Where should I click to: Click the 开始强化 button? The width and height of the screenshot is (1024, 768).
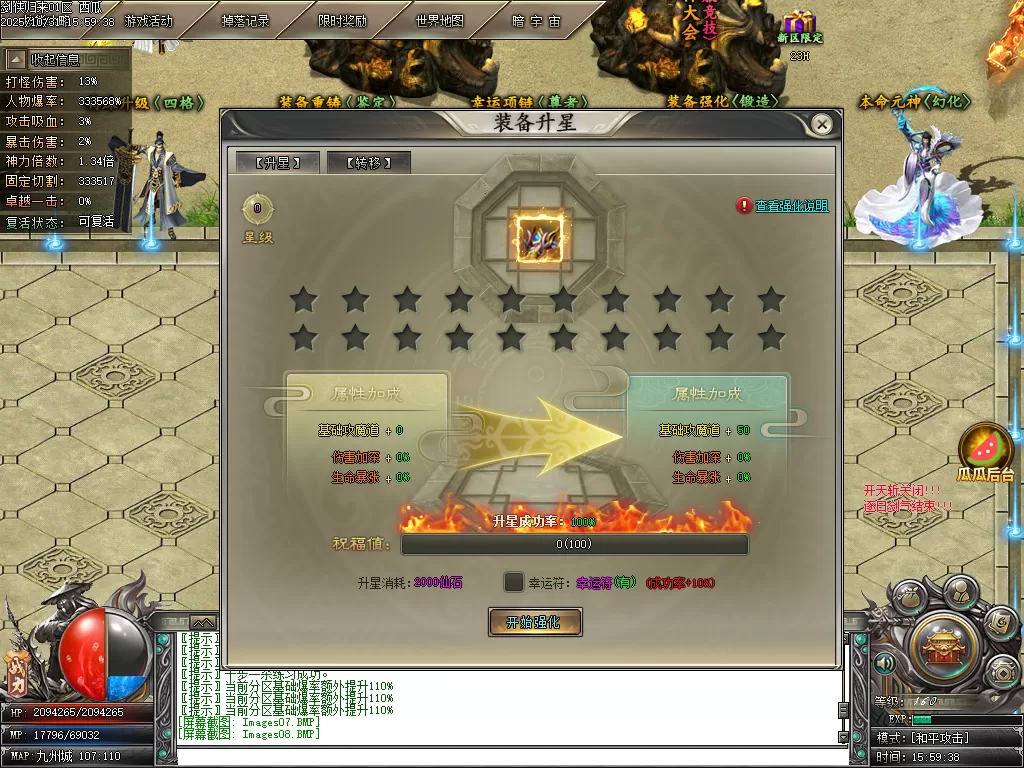[535, 622]
